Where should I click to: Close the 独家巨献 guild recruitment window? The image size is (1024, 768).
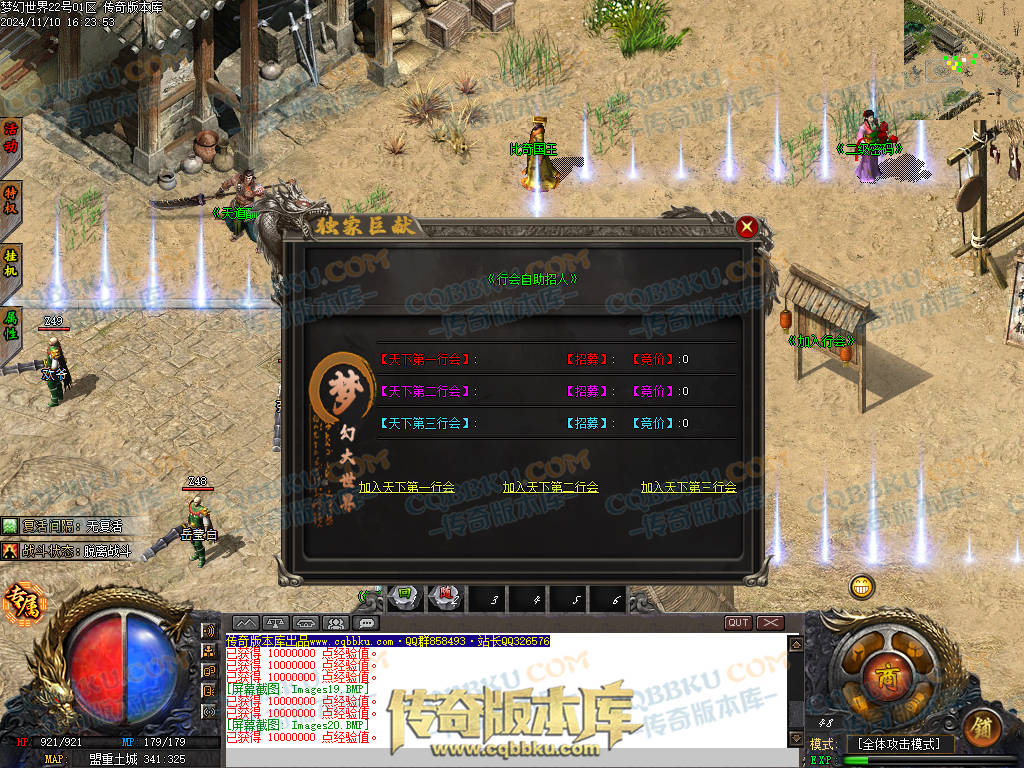(x=746, y=228)
